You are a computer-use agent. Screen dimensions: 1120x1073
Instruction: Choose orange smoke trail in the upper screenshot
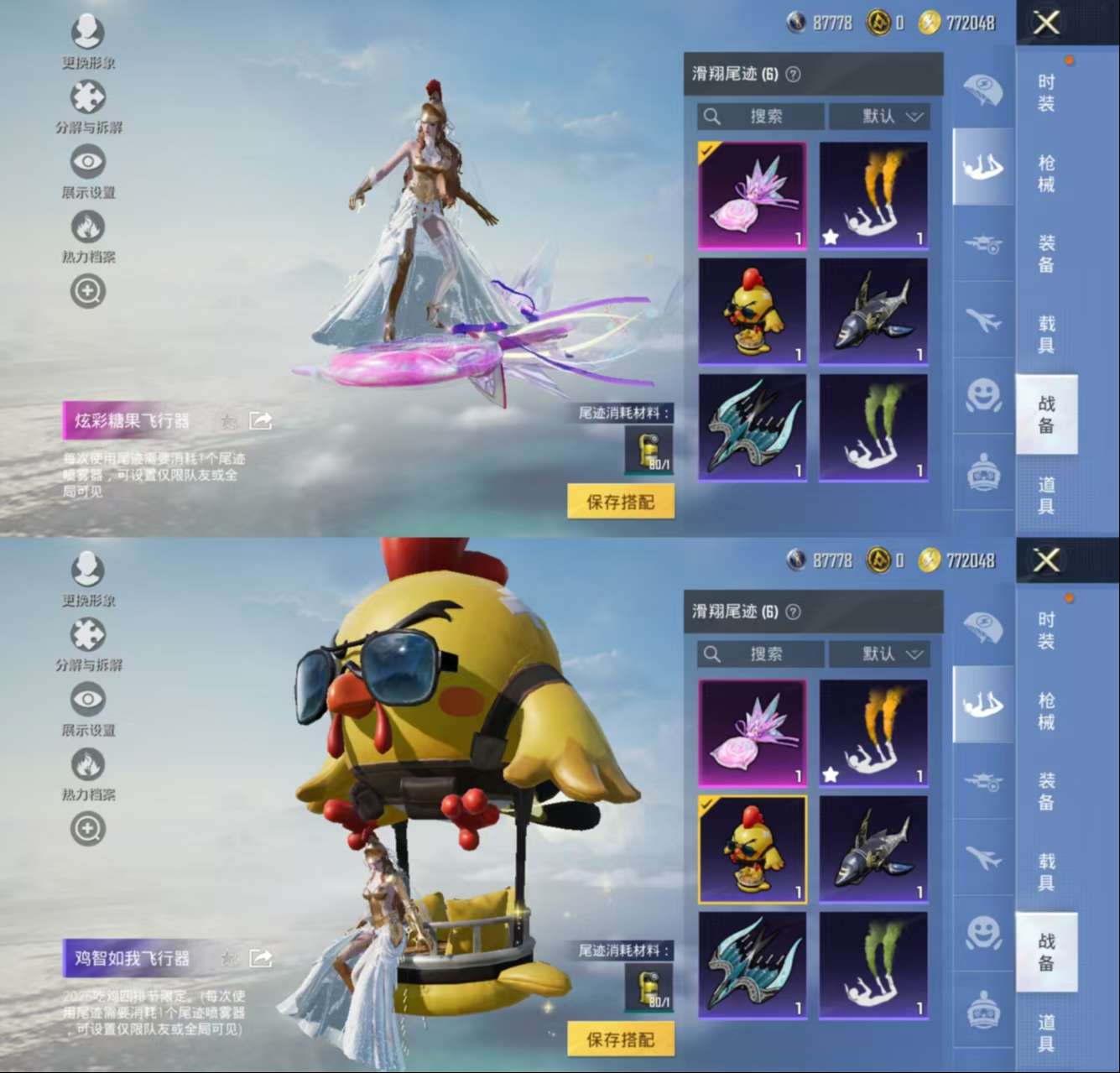pyautogui.click(x=873, y=195)
